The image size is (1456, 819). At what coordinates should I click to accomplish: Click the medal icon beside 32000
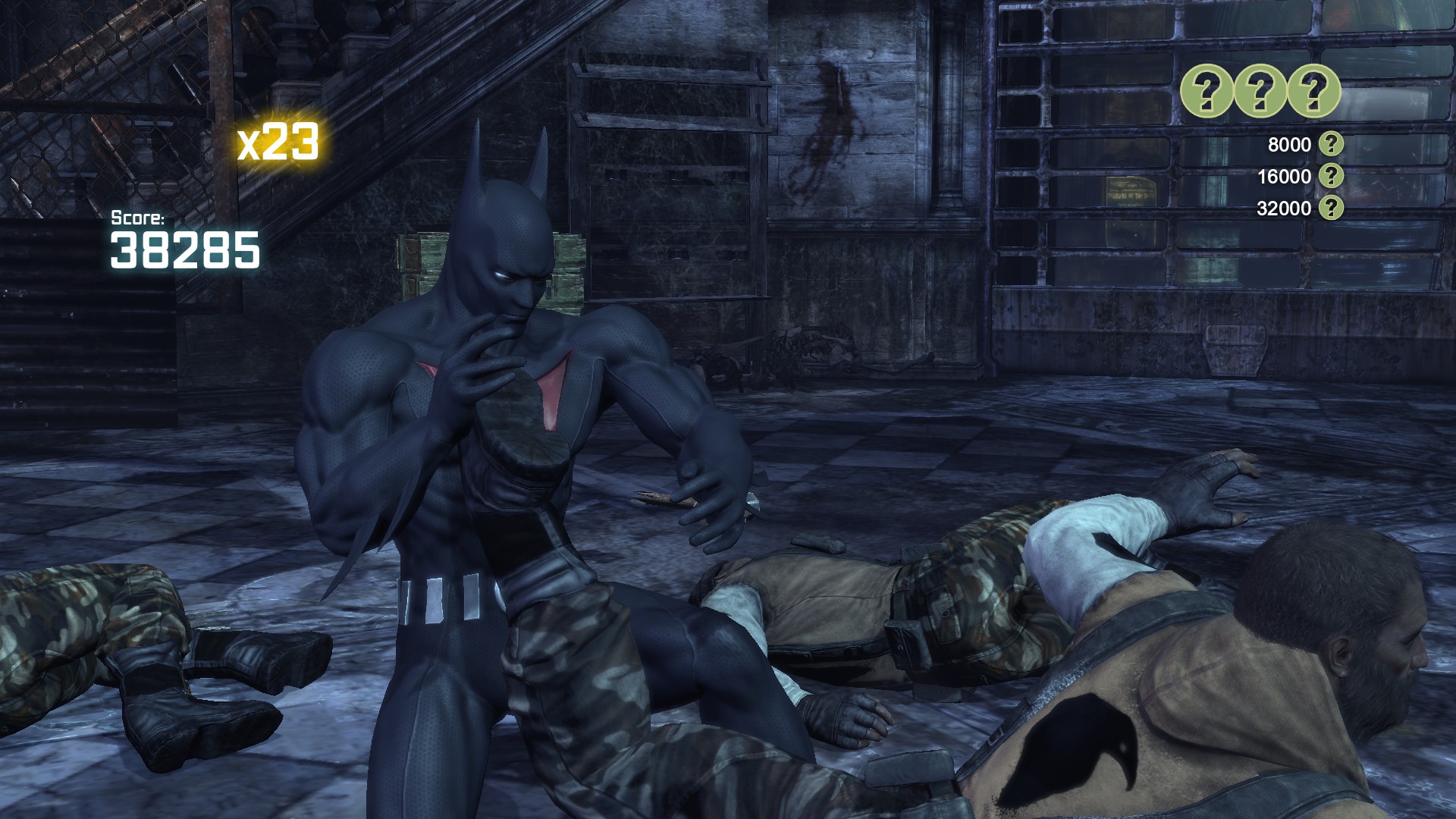1331,208
